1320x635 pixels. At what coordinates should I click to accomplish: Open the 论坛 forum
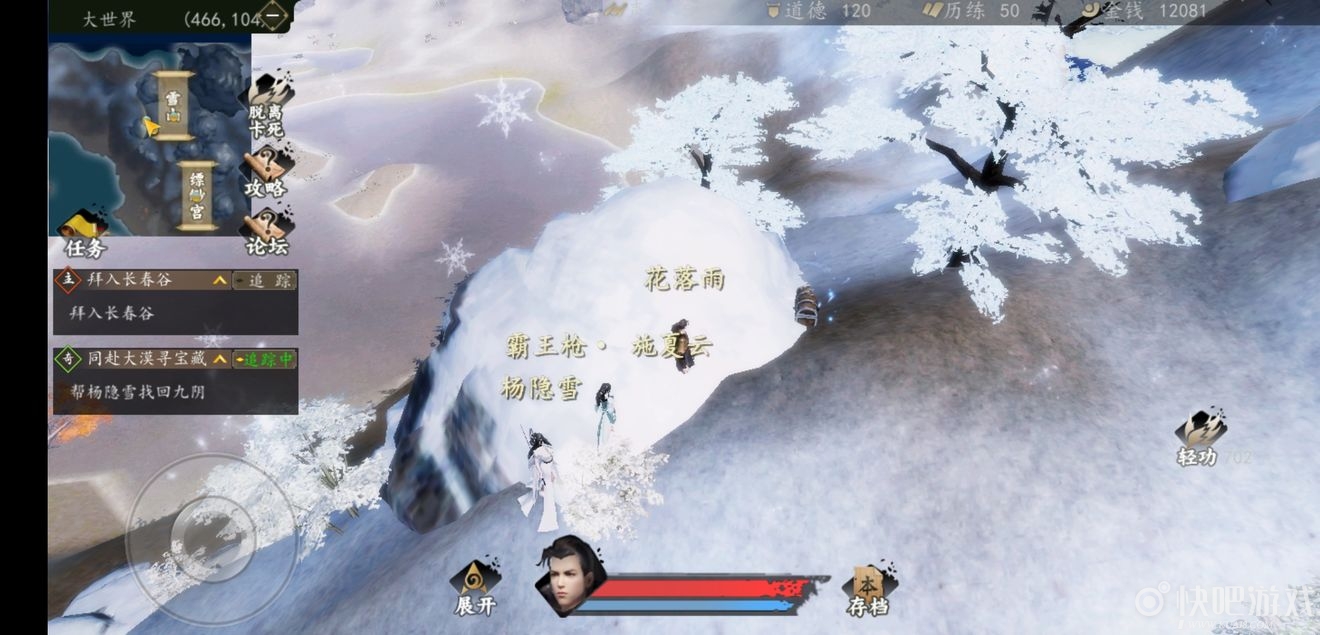266,232
